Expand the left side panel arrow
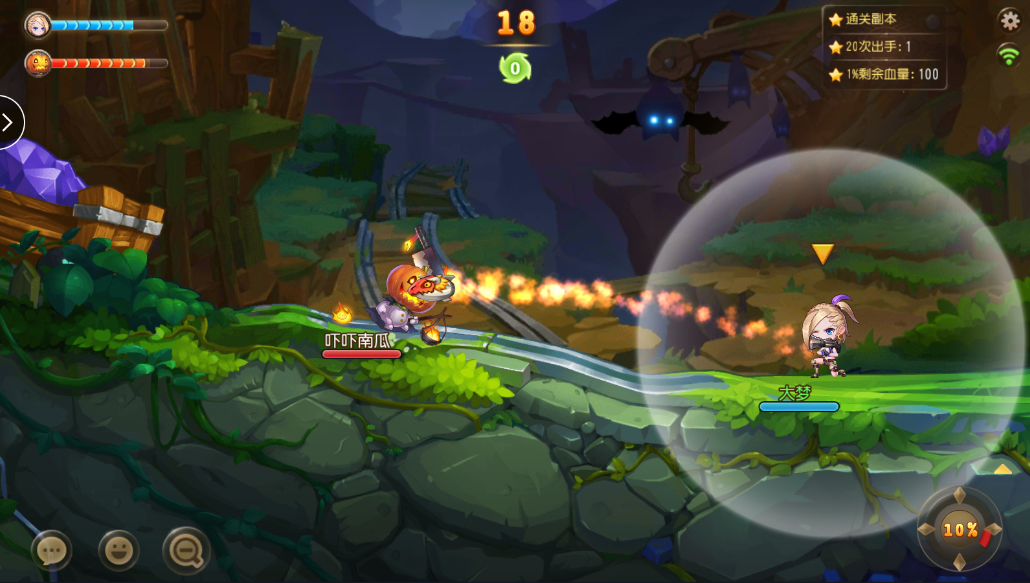 pos(9,122)
